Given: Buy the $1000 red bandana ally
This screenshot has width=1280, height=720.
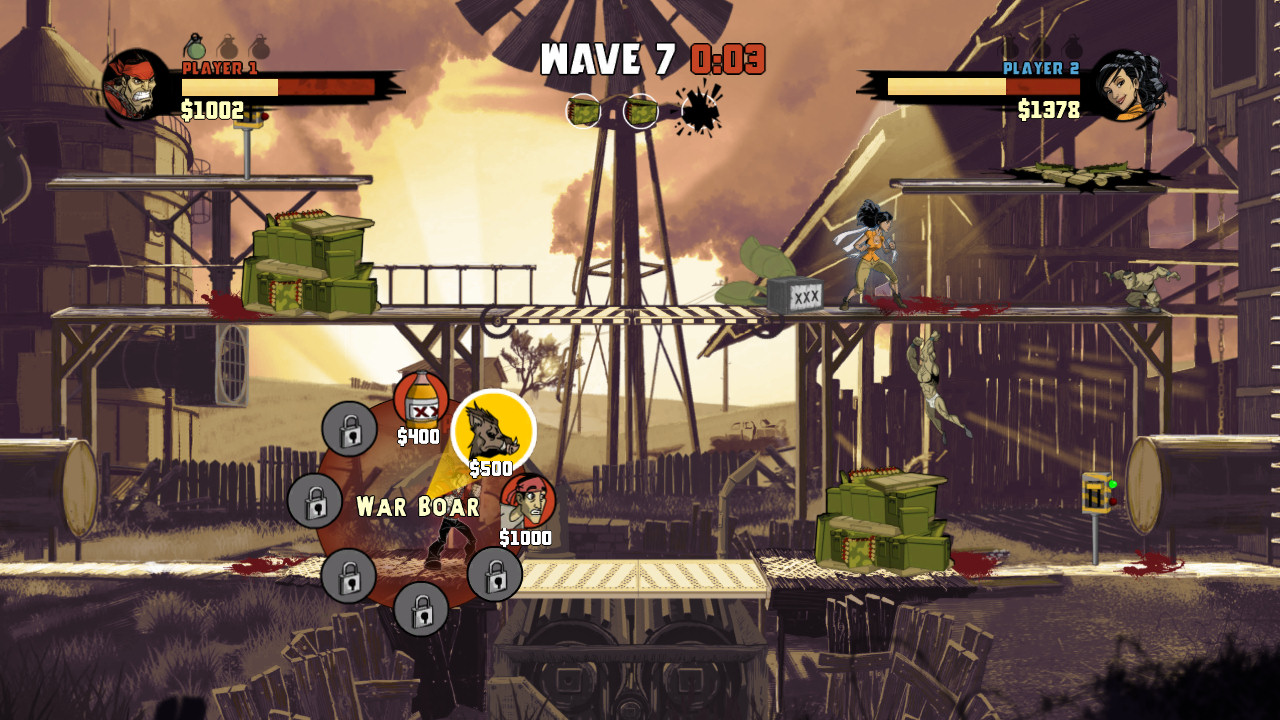Looking at the screenshot, I should [527, 501].
